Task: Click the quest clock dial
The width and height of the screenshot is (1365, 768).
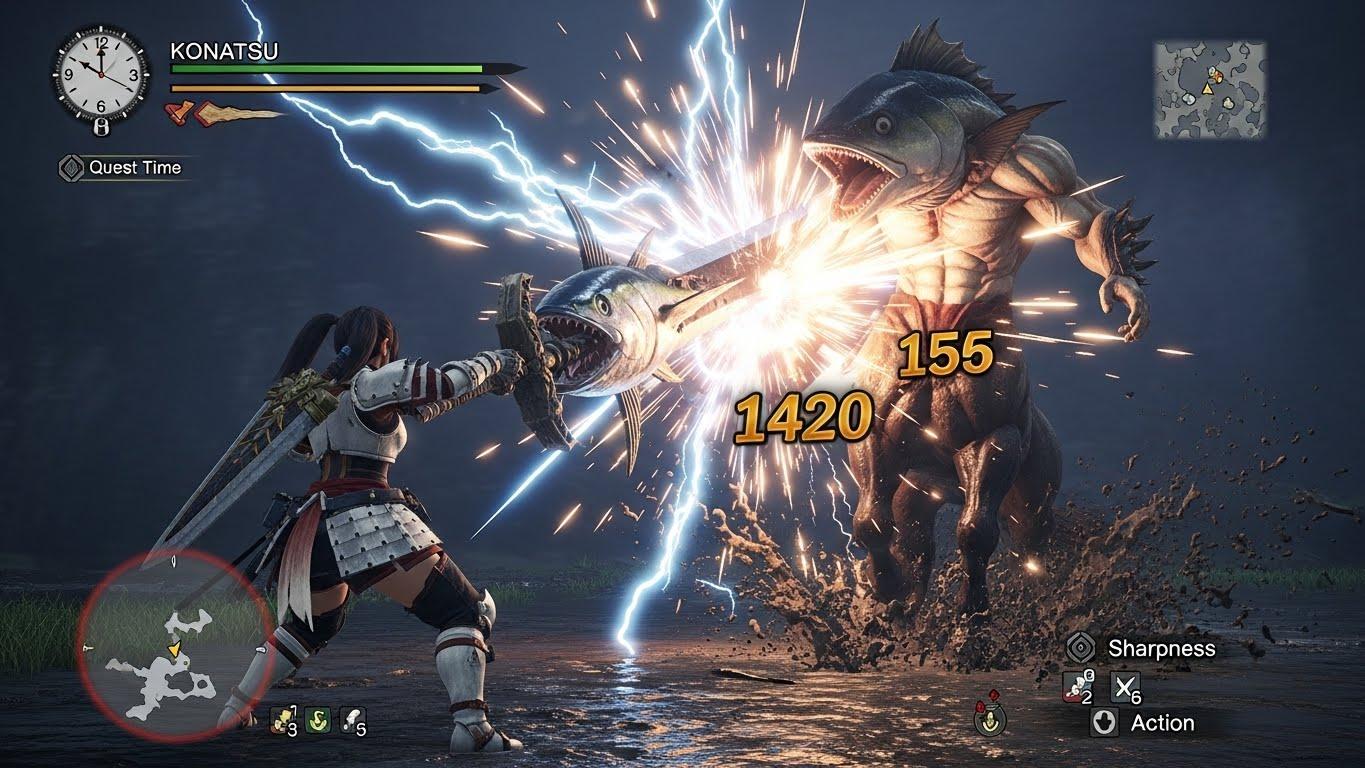Action: coord(100,75)
